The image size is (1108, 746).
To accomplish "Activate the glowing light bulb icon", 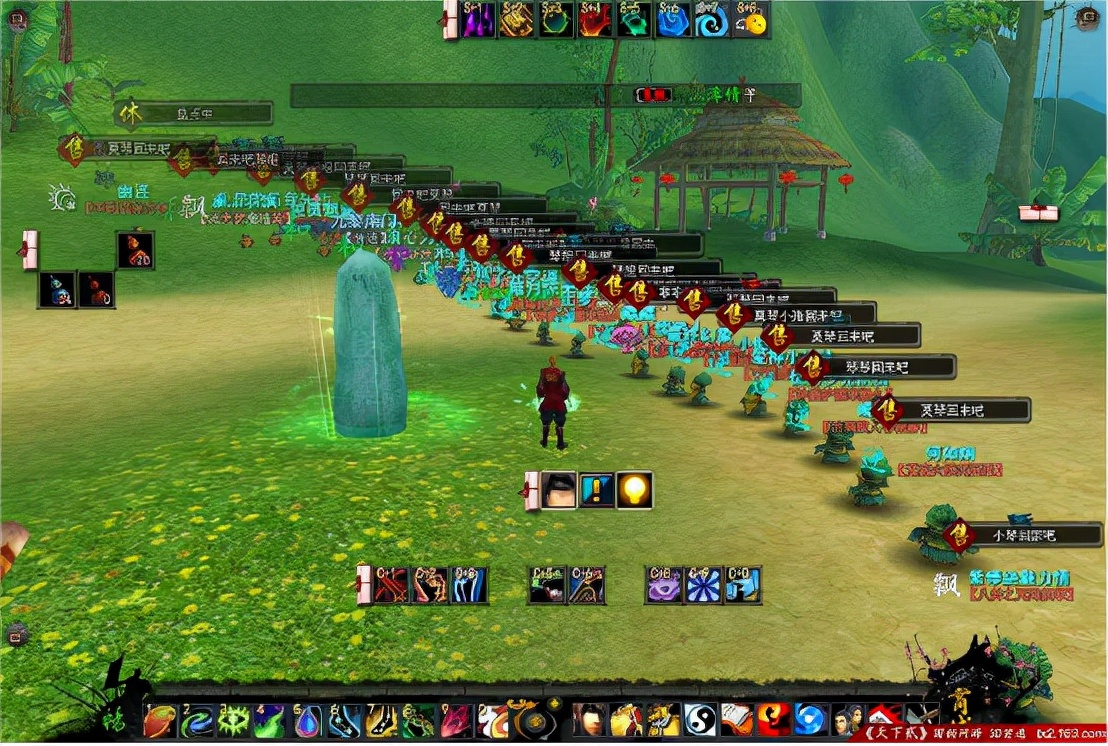I will tap(634, 490).
